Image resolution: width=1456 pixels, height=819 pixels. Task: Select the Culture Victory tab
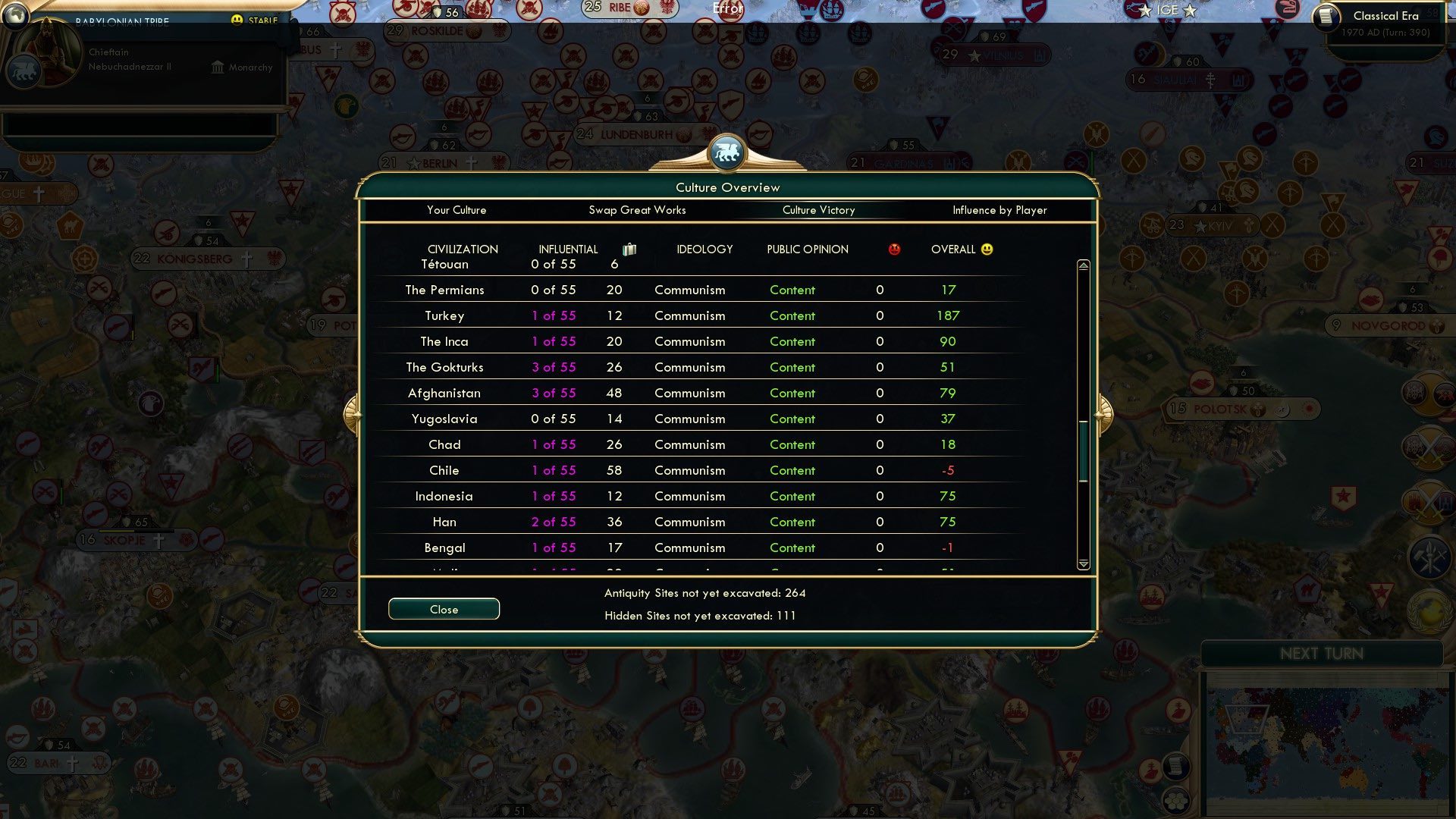point(819,210)
